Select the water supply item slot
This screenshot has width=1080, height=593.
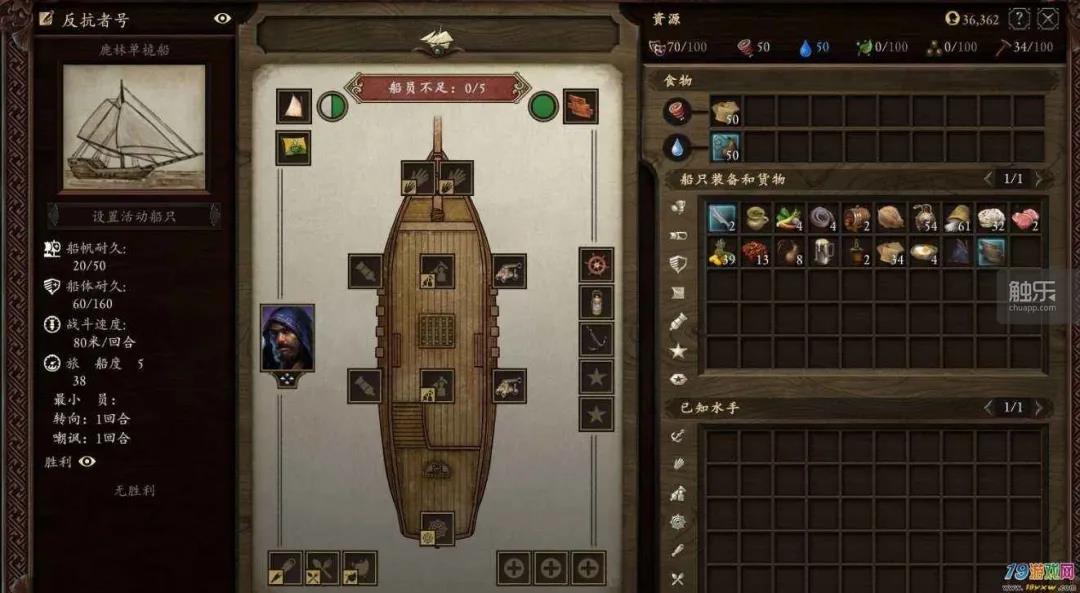[726, 147]
